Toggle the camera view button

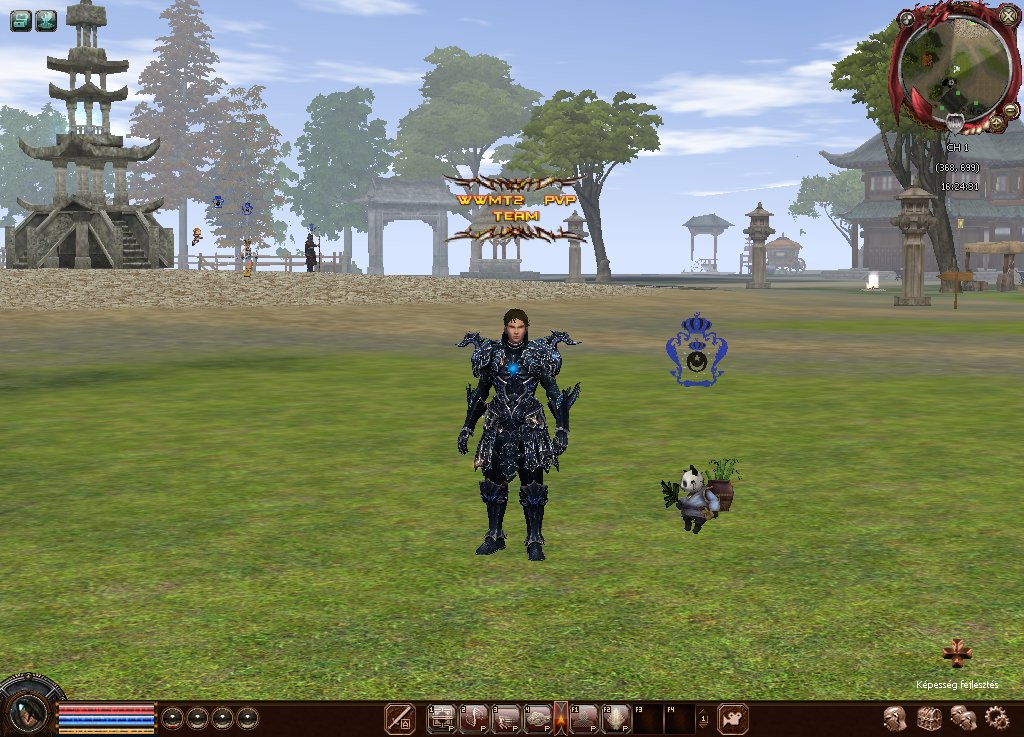click(733, 718)
